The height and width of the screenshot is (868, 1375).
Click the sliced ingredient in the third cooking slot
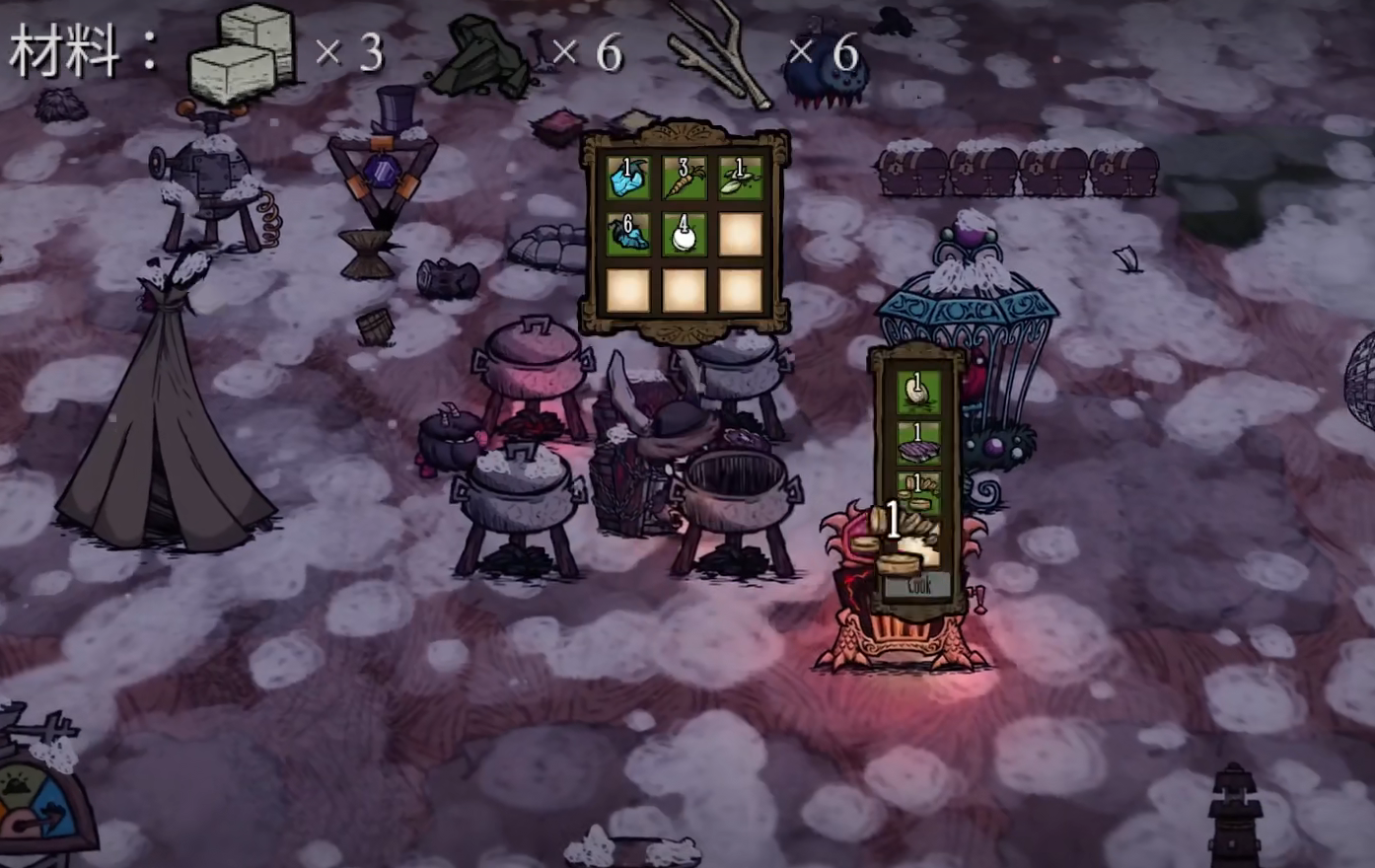tap(918, 493)
